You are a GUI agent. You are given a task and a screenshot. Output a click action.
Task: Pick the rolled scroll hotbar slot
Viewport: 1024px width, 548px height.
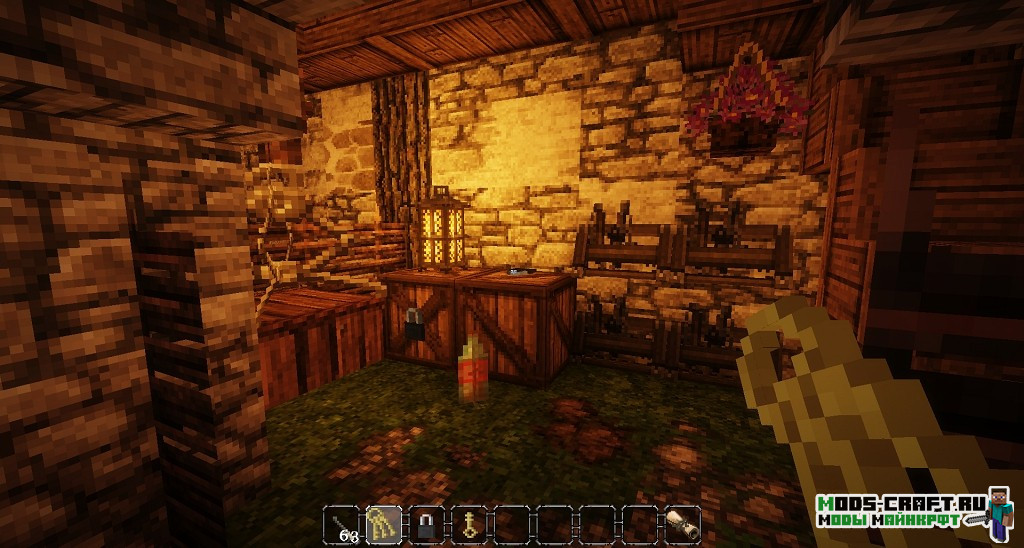(x=682, y=523)
